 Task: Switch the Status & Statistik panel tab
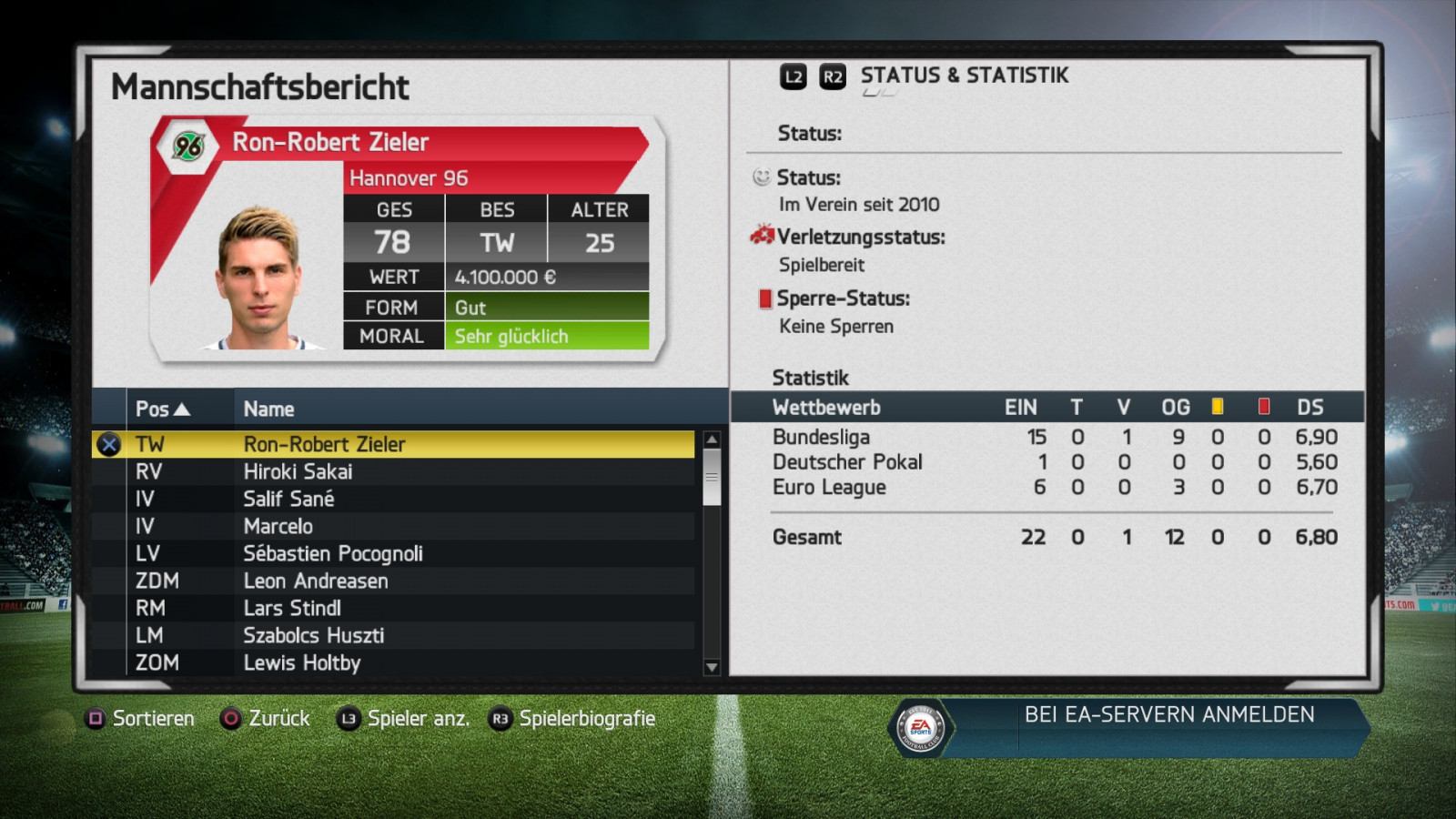click(833, 76)
